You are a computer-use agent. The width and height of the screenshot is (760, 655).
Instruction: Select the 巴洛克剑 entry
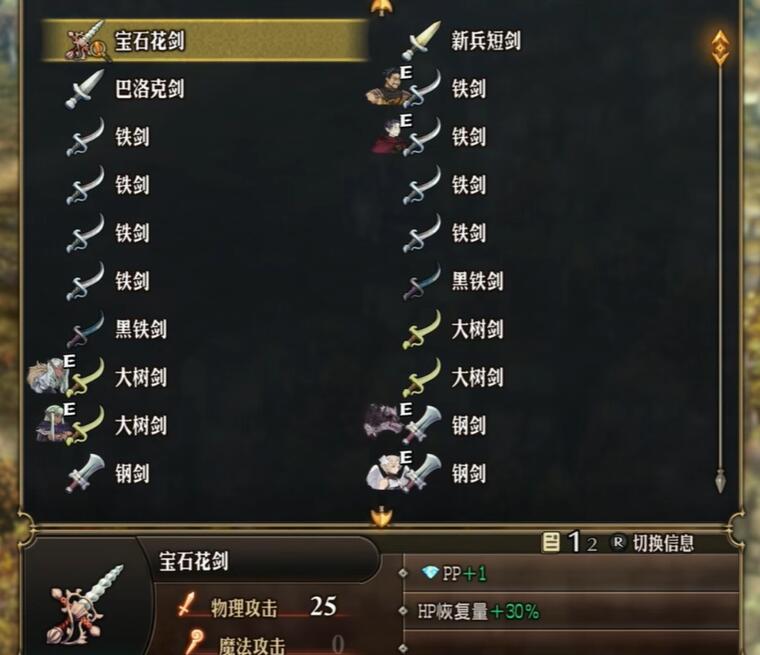[148, 89]
